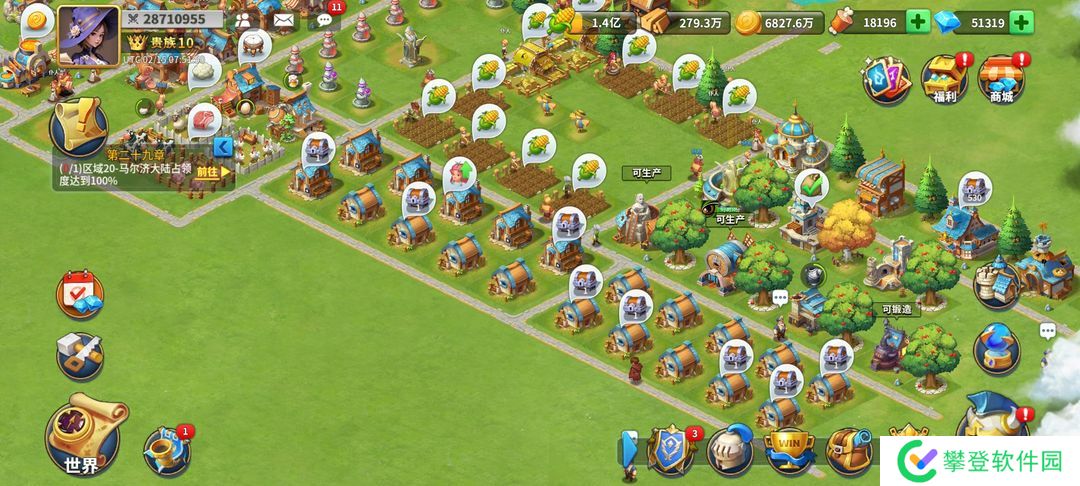Image resolution: width=1080 pixels, height=486 pixels.
Task: Buy diamonds with the green plus button
Action: 1021,22
